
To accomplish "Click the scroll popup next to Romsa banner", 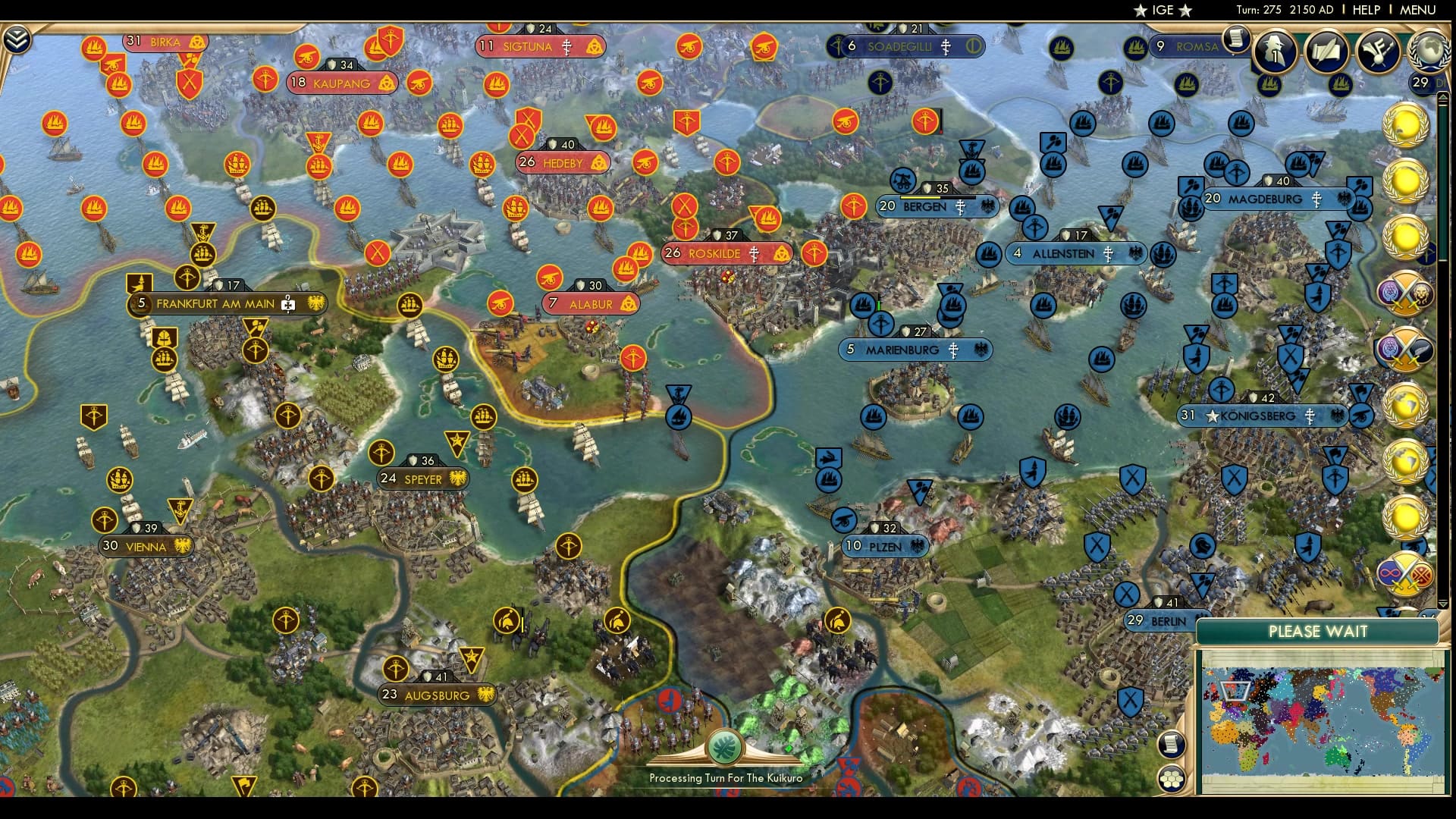I will pos(1237,39).
